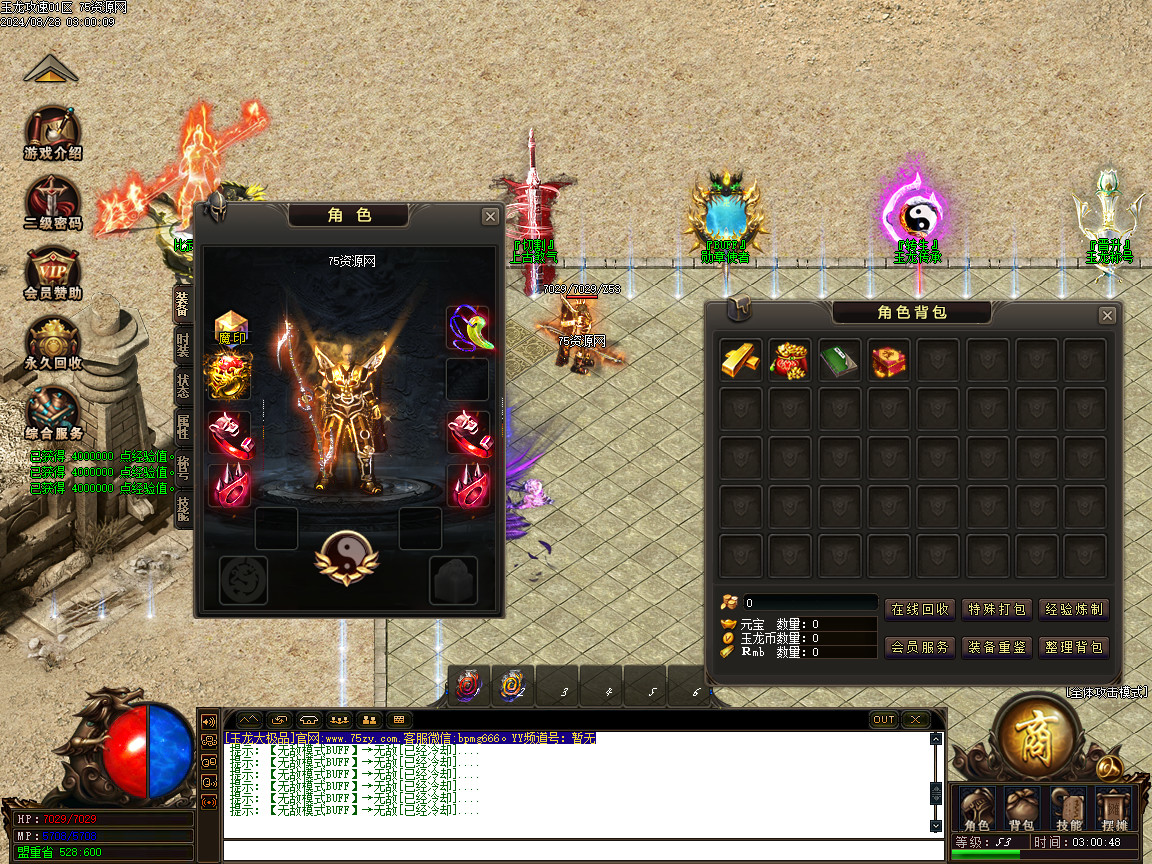Image resolution: width=1152 pixels, height=864 pixels.
Task: Open the 二级密码 secondary password menu
Action: click(x=53, y=202)
